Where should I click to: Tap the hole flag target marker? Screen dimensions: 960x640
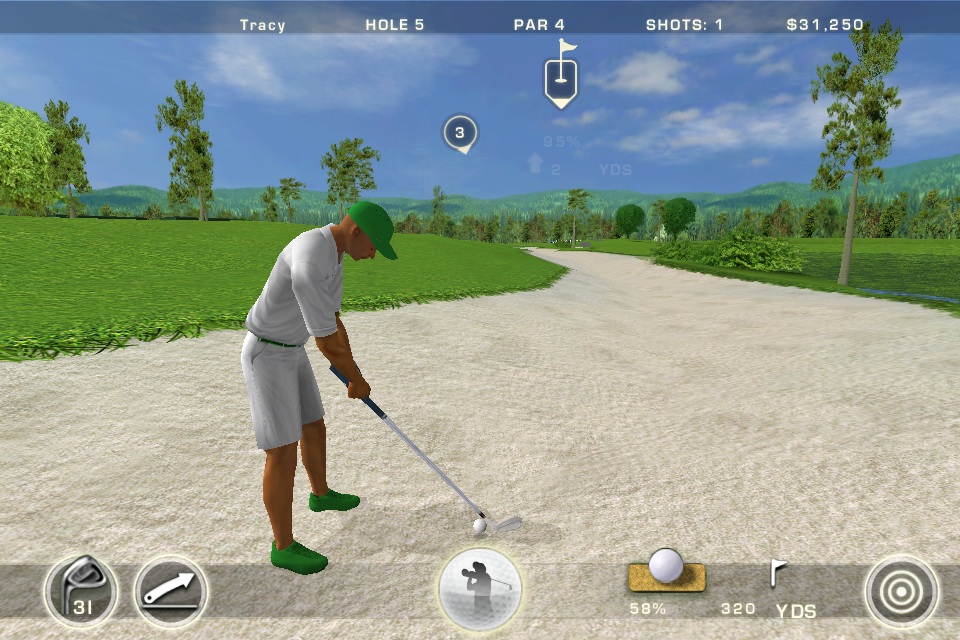pyautogui.click(x=561, y=76)
